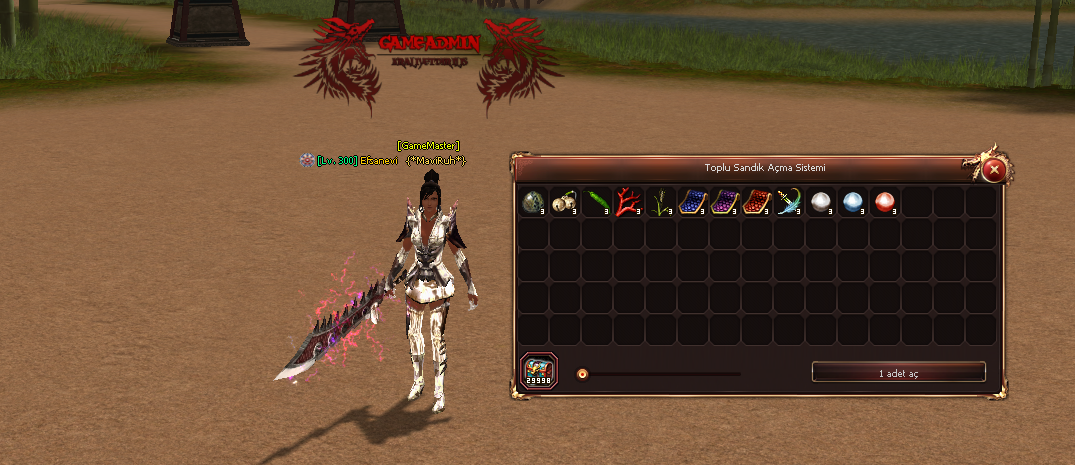Image resolution: width=1075 pixels, height=465 pixels.
Task: Select the treasure chest slot with 29998 count
Action: click(x=539, y=372)
